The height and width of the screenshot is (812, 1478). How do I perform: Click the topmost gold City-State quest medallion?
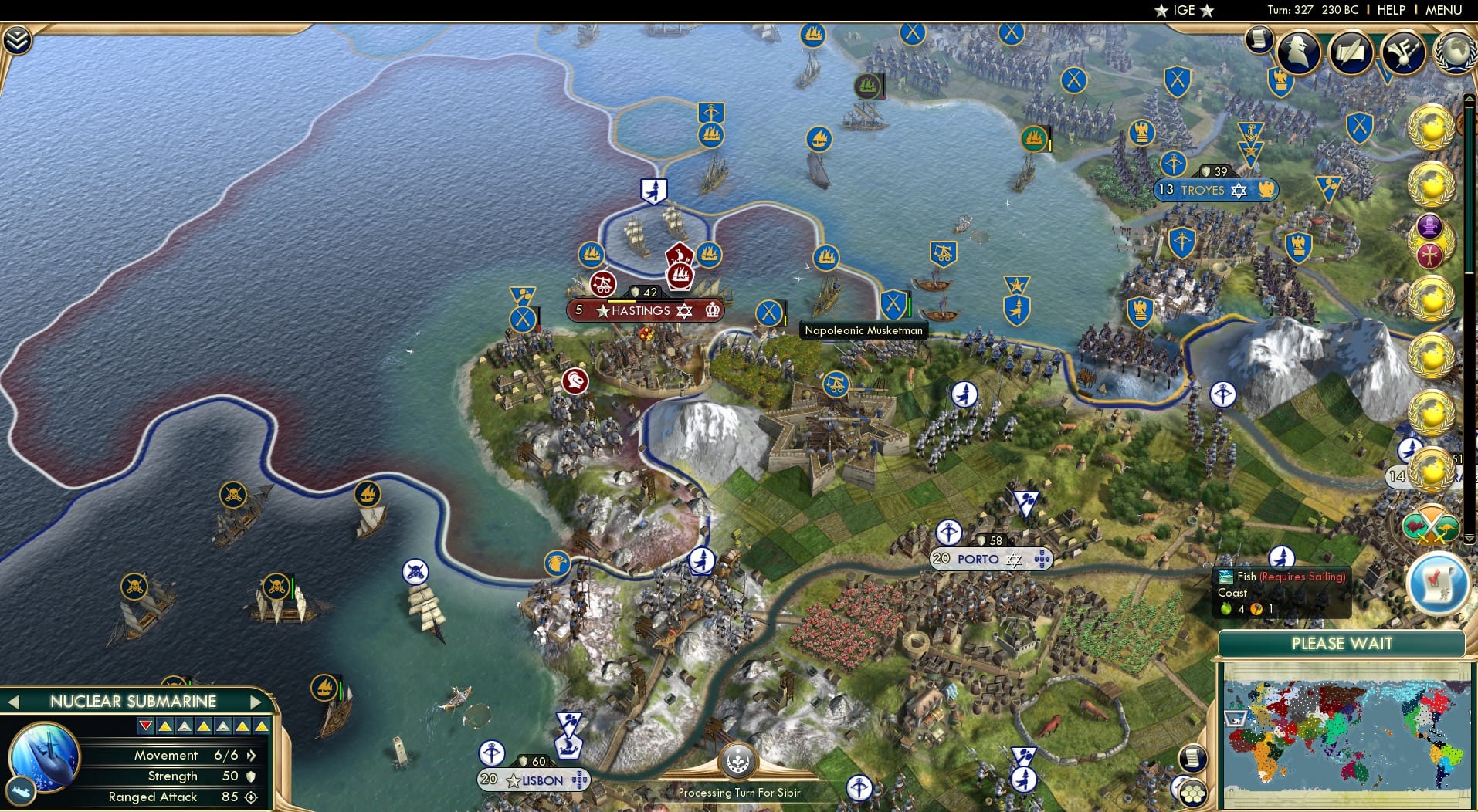coord(1431,127)
